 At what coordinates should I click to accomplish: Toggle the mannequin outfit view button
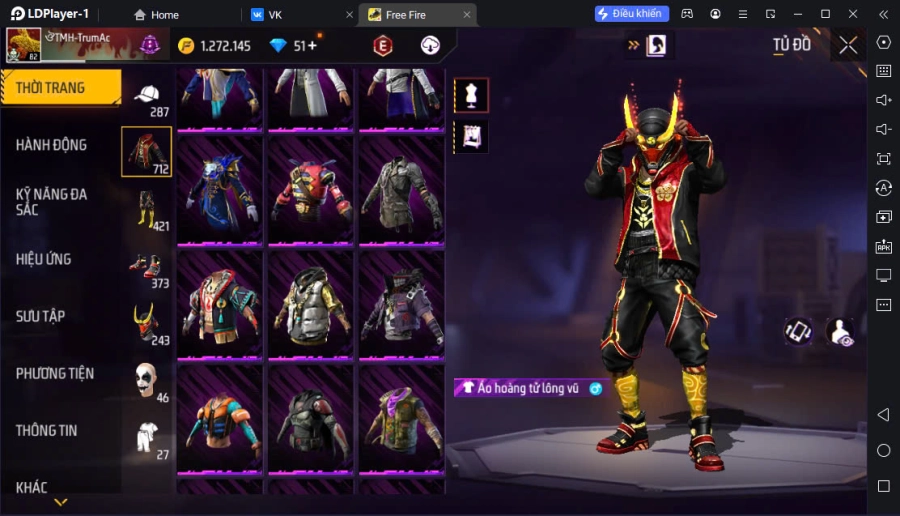(x=471, y=95)
